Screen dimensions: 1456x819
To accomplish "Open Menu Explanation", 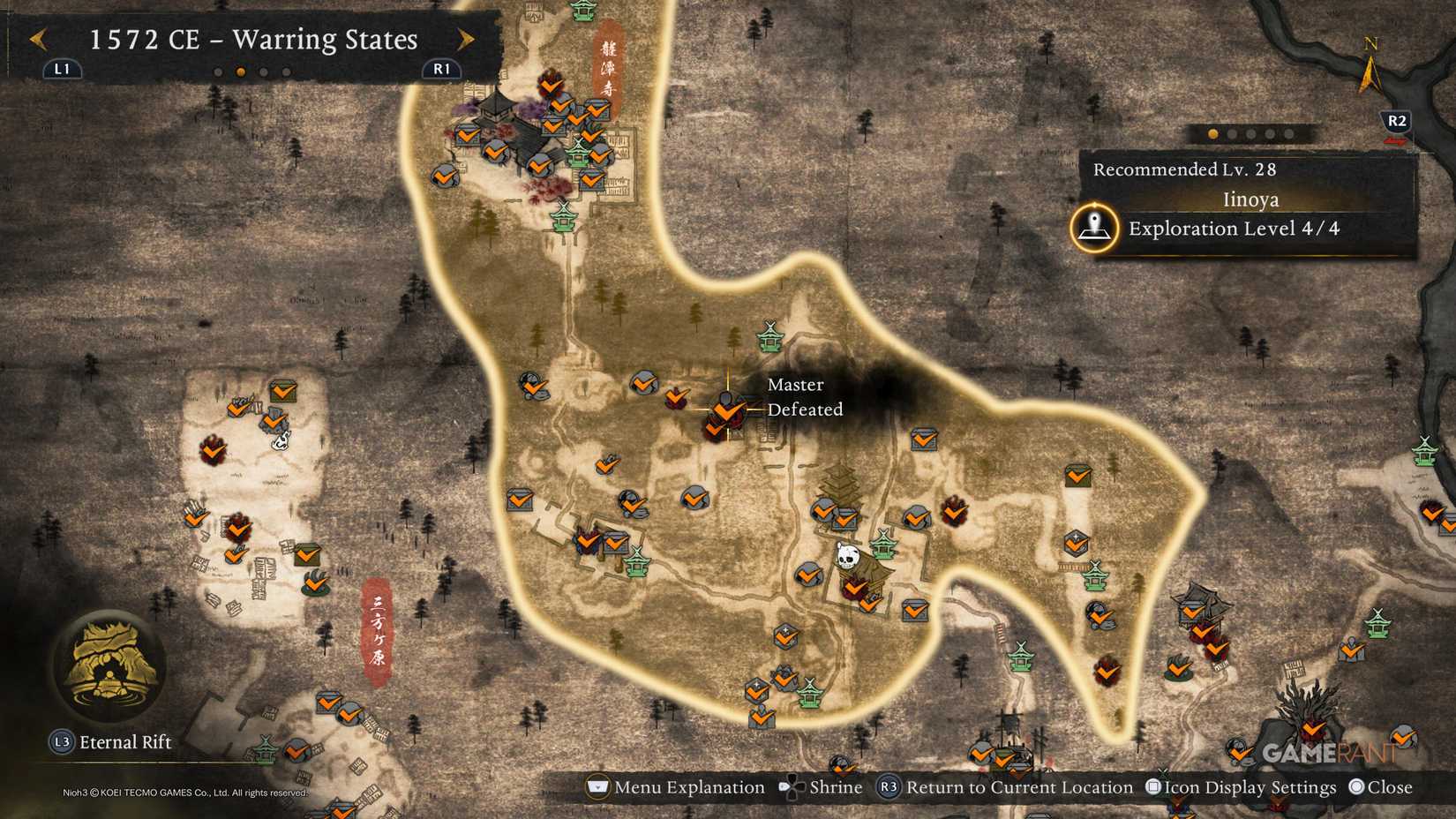I will point(597,786).
